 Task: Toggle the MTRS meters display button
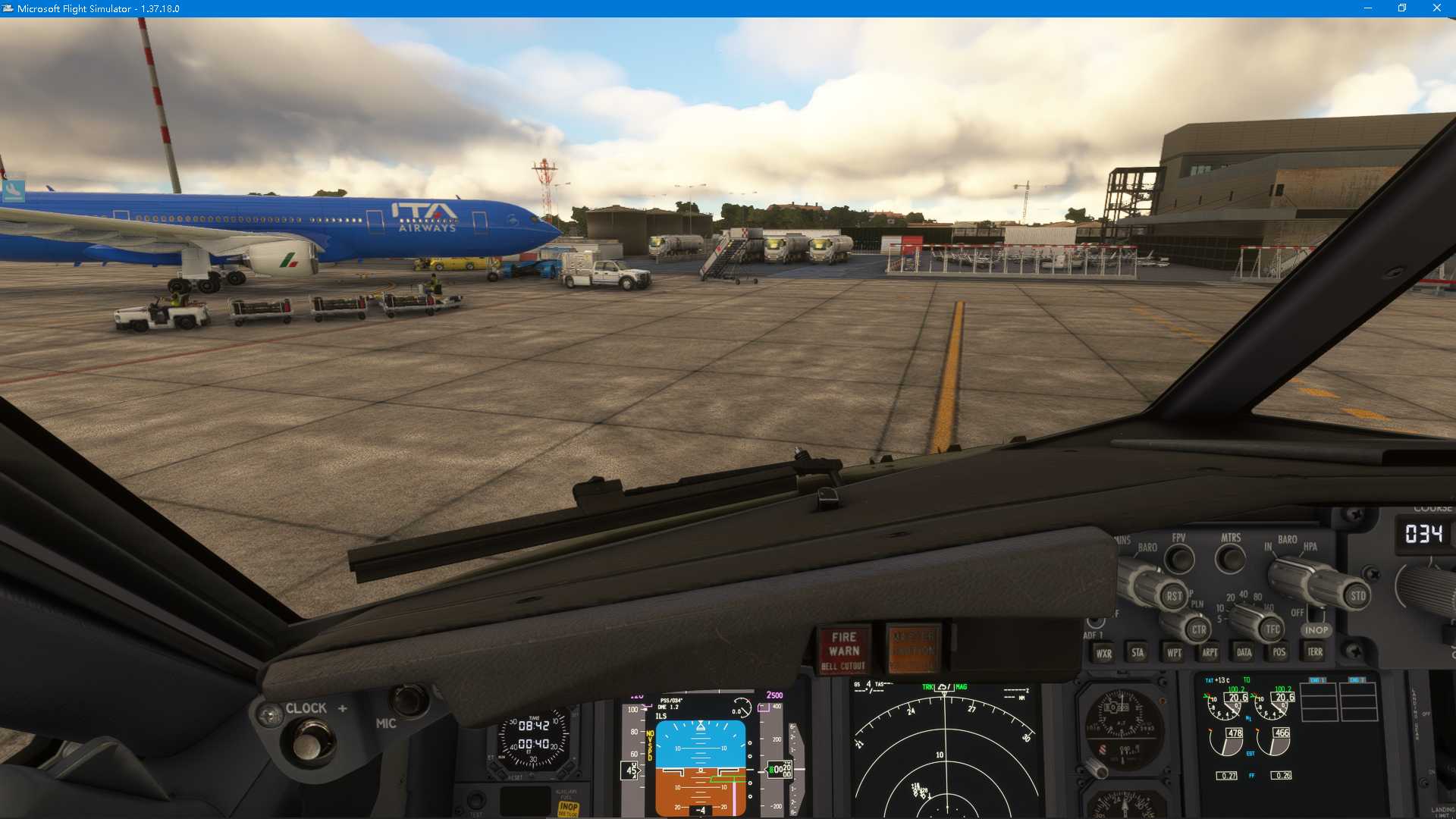(1228, 559)
